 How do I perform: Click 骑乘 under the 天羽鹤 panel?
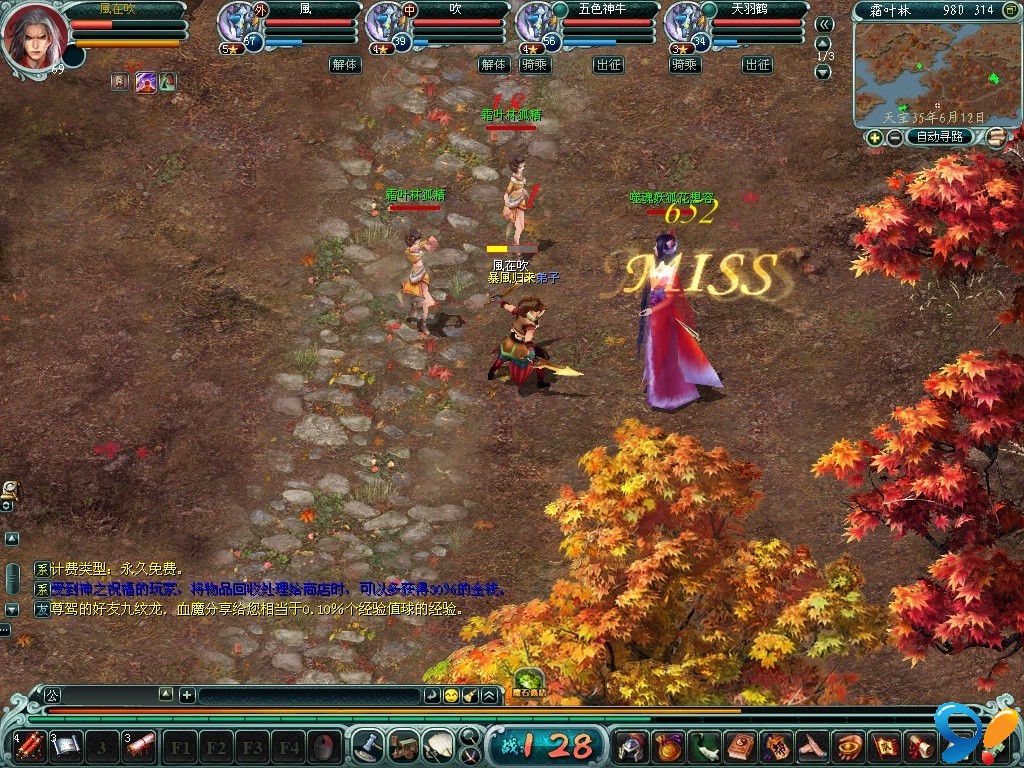[x=684, y=64]
